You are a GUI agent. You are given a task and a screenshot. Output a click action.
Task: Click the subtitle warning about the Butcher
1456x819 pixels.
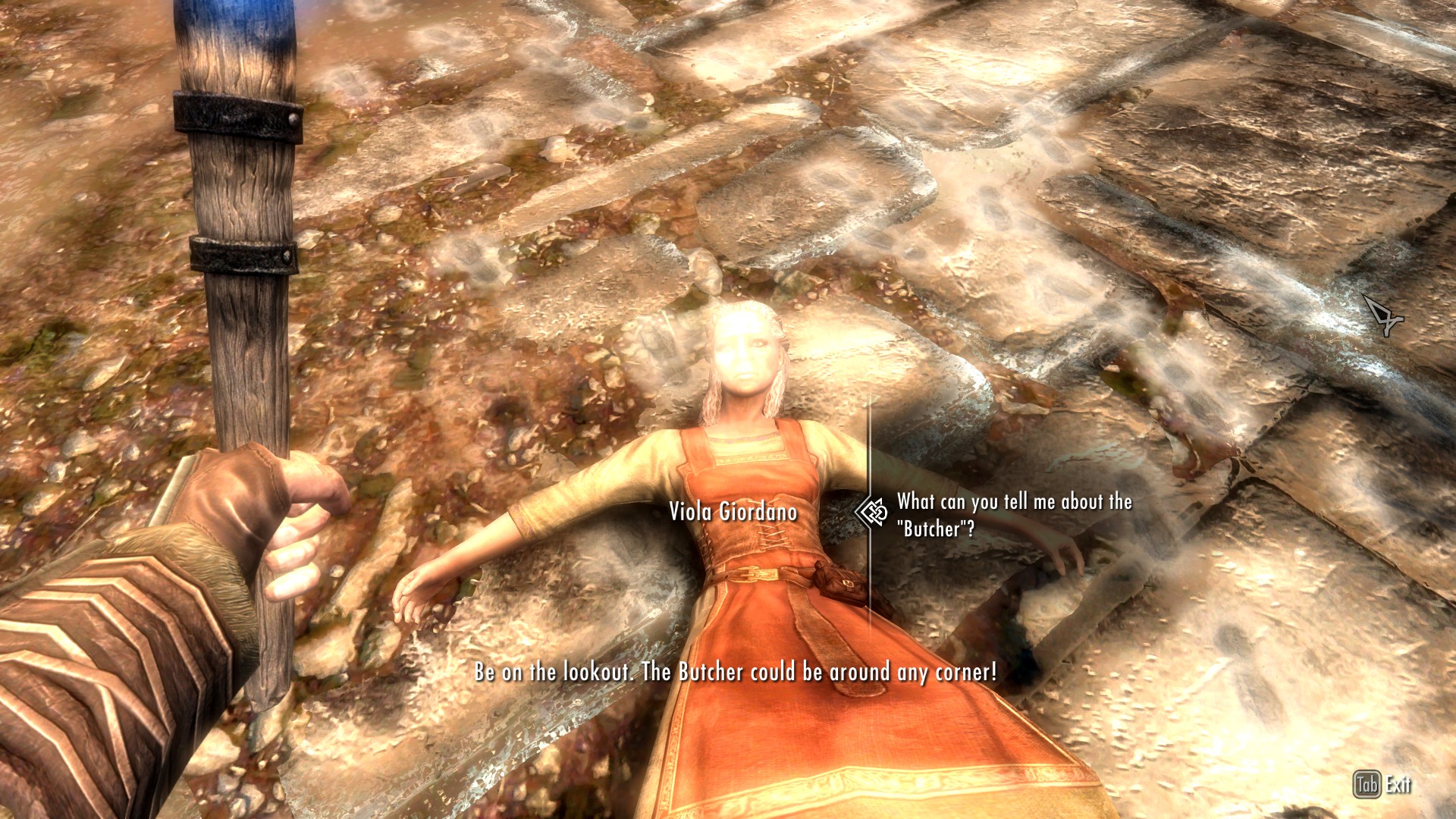tap(734, 672)
